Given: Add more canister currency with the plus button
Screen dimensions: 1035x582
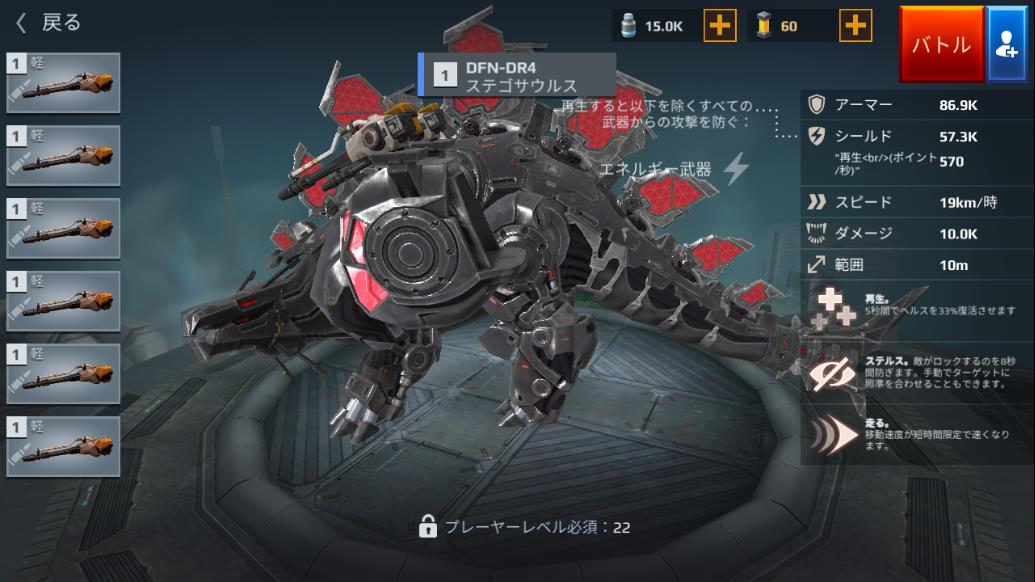Looking at the screenshot, I should point(720,26).
